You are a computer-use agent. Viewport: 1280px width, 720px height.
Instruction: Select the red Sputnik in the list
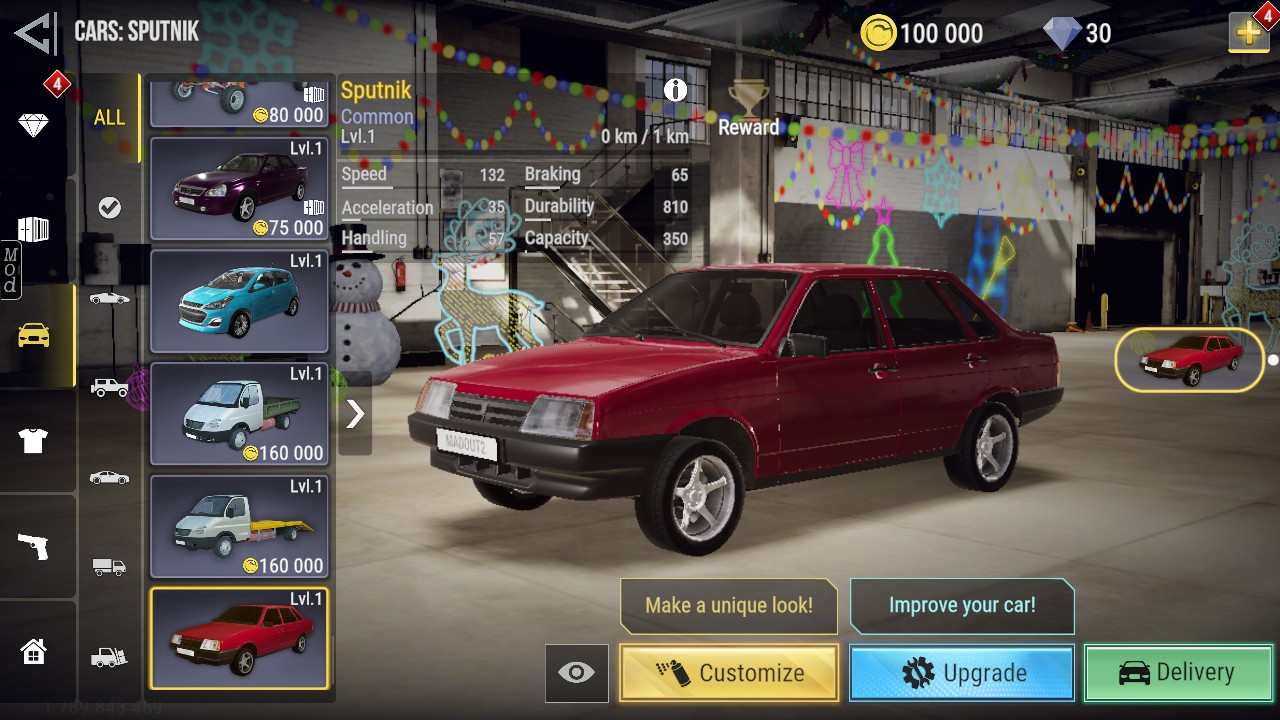[239, 639]
